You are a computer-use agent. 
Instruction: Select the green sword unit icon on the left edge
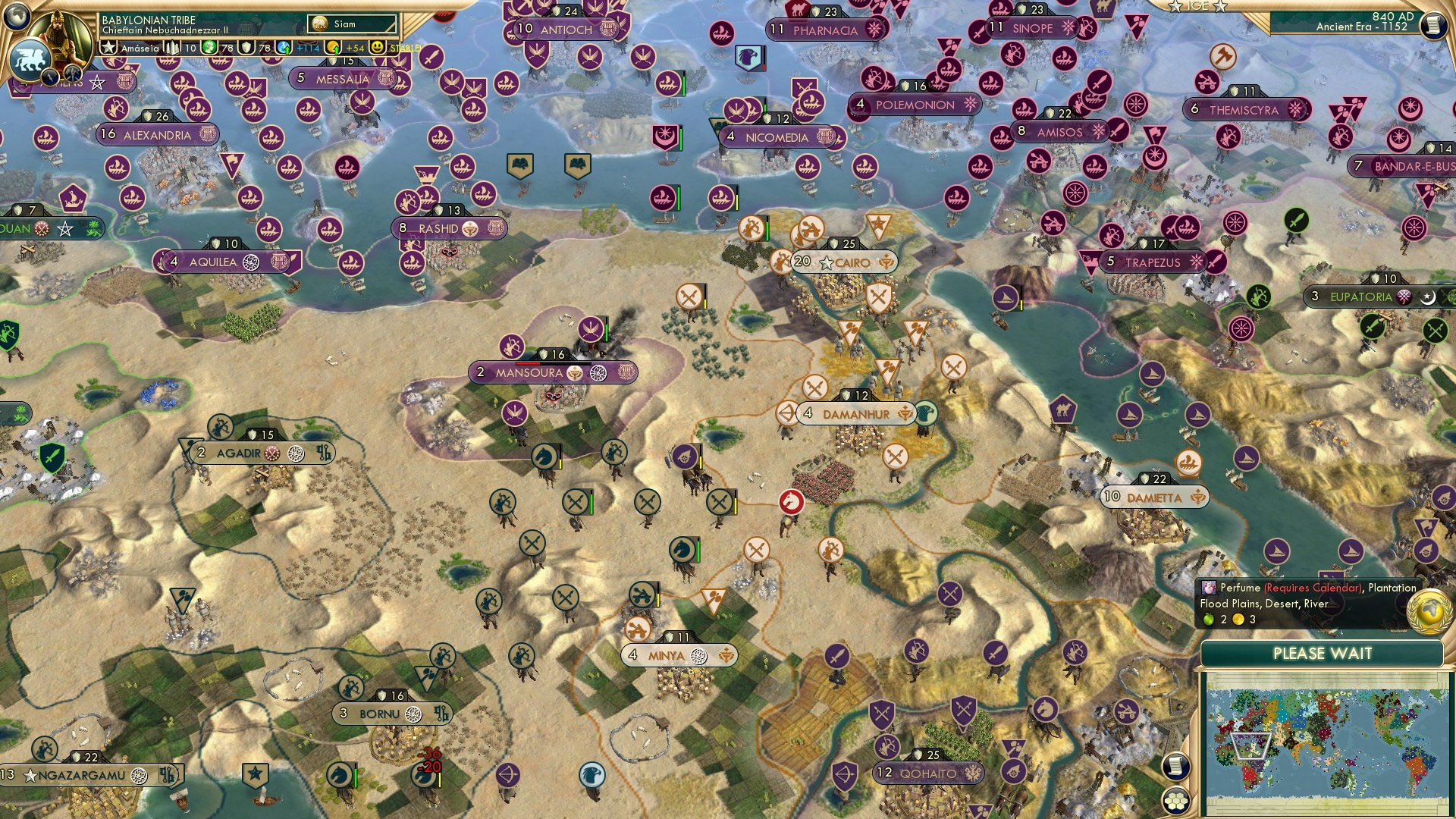coord(52,457)
